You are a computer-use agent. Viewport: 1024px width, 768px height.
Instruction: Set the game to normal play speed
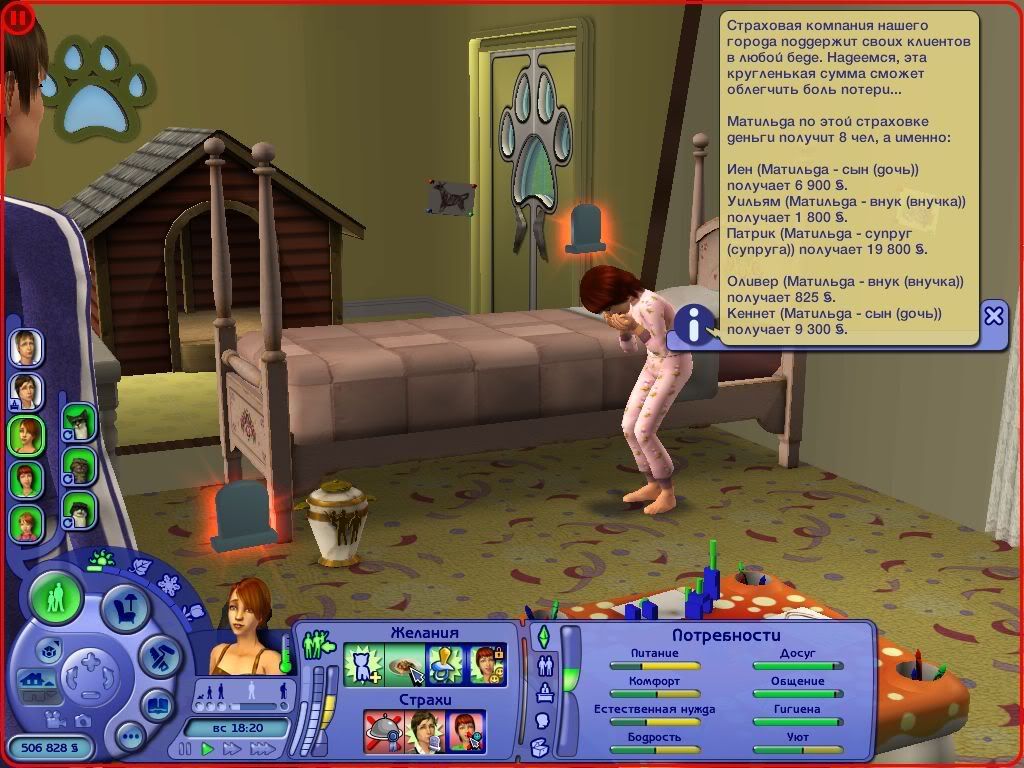(x=208, y=748)
